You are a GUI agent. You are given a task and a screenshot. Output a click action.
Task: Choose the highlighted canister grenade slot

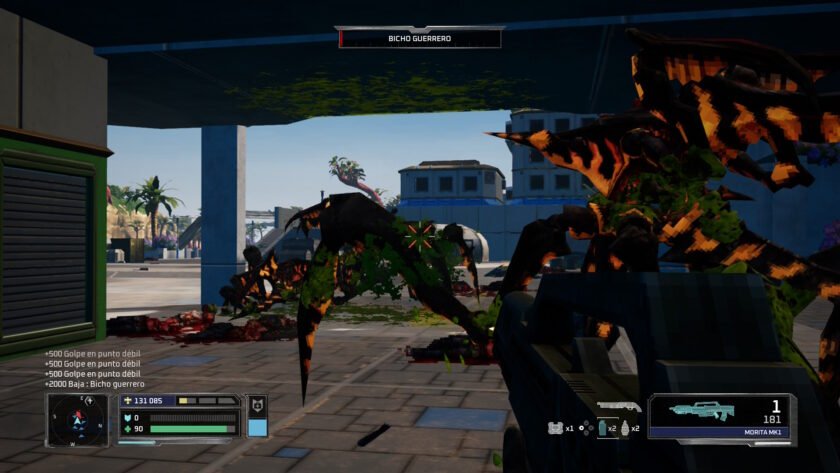tap(601, 428)
